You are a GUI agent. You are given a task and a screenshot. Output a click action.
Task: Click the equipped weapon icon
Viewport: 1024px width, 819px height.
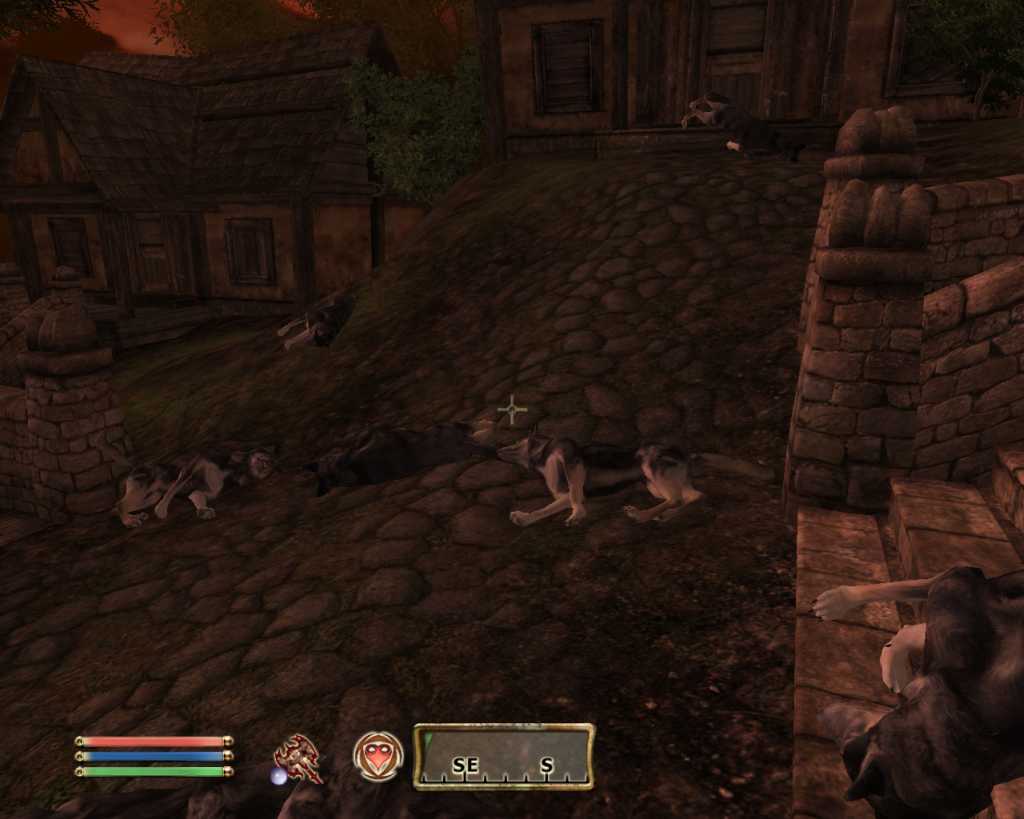click(x=298, y=758)
